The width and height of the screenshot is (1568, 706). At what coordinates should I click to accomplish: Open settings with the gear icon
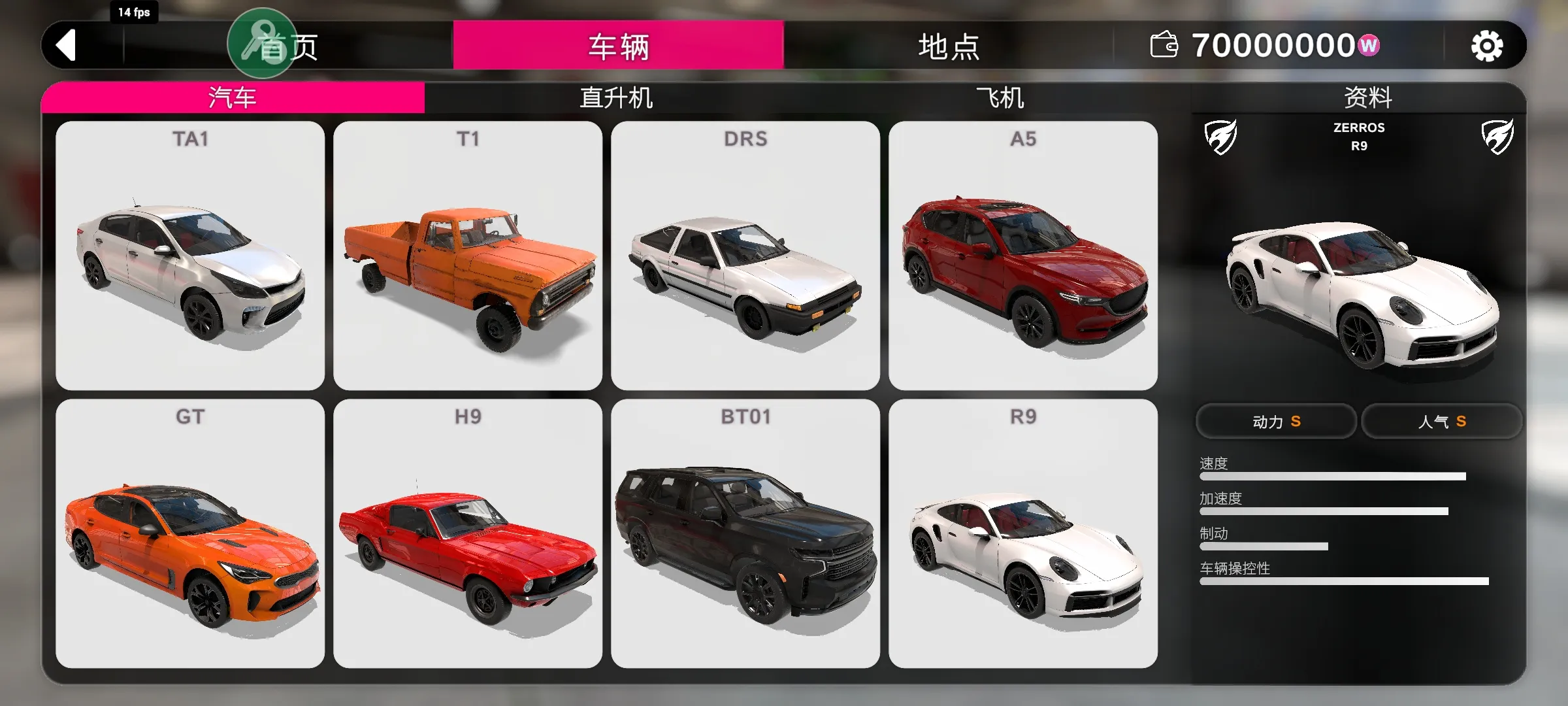pos(1486,46)
